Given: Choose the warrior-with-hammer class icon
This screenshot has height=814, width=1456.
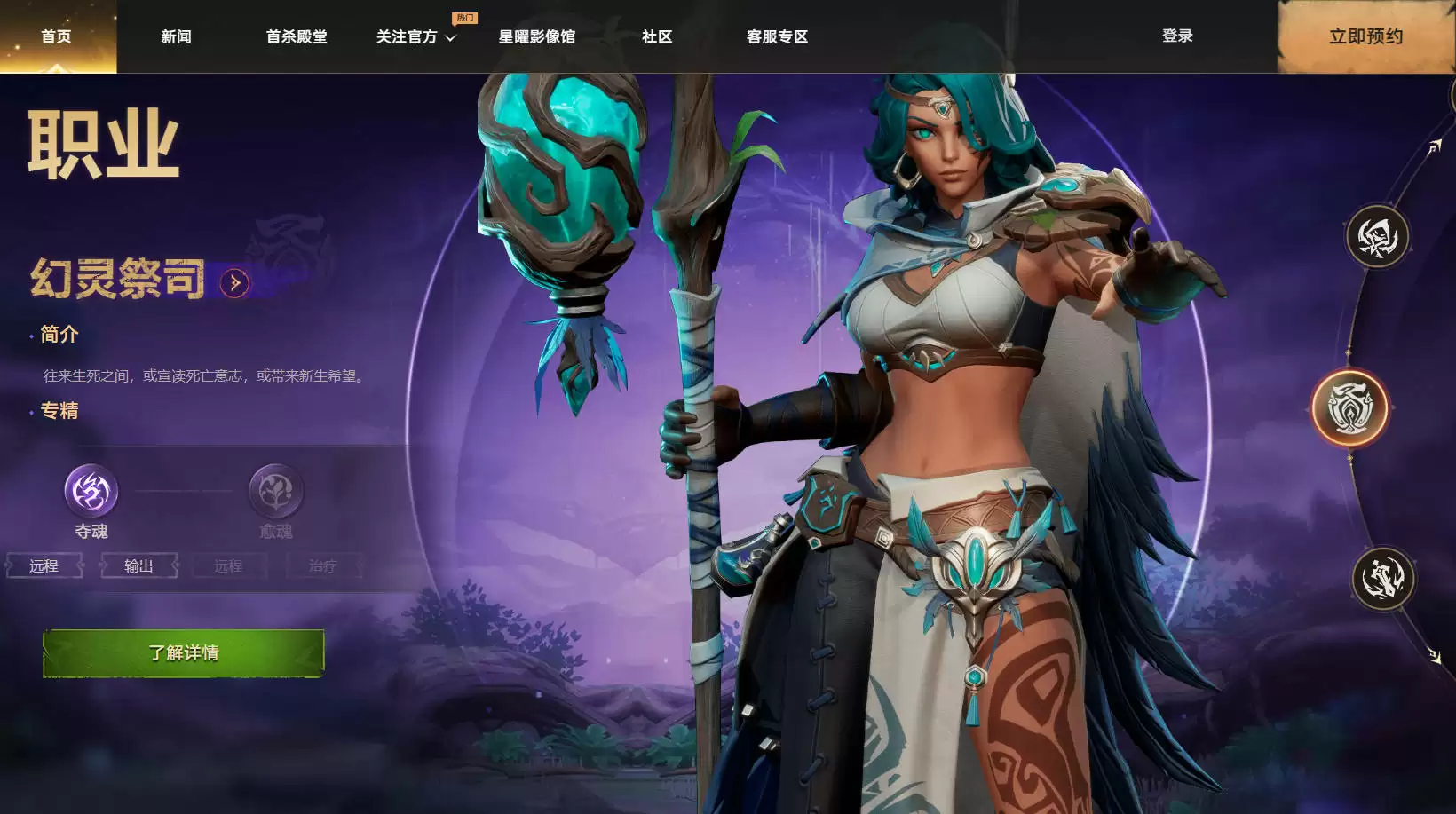Looking at the screenshot, I should (x=1382, y=579).
